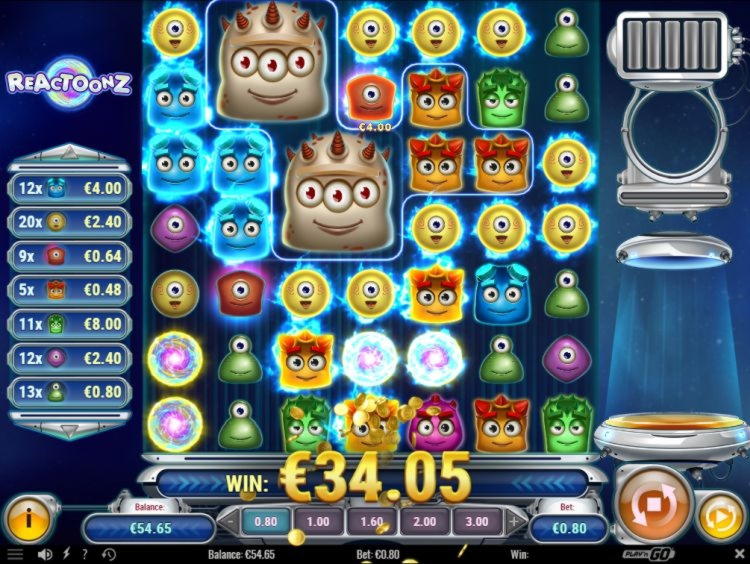
Task: Toggle the sound speaker icon
Action: [44, 553]
